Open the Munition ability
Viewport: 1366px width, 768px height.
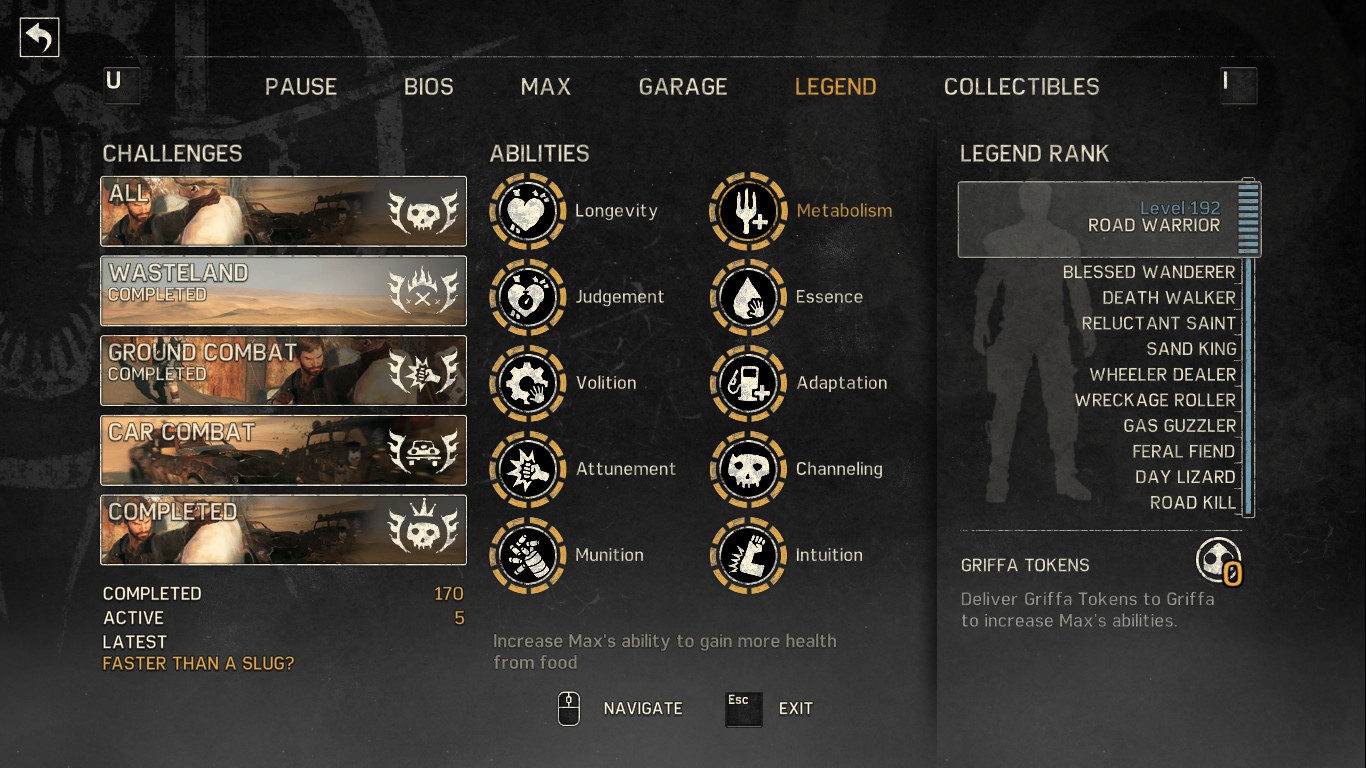(527, 555)
